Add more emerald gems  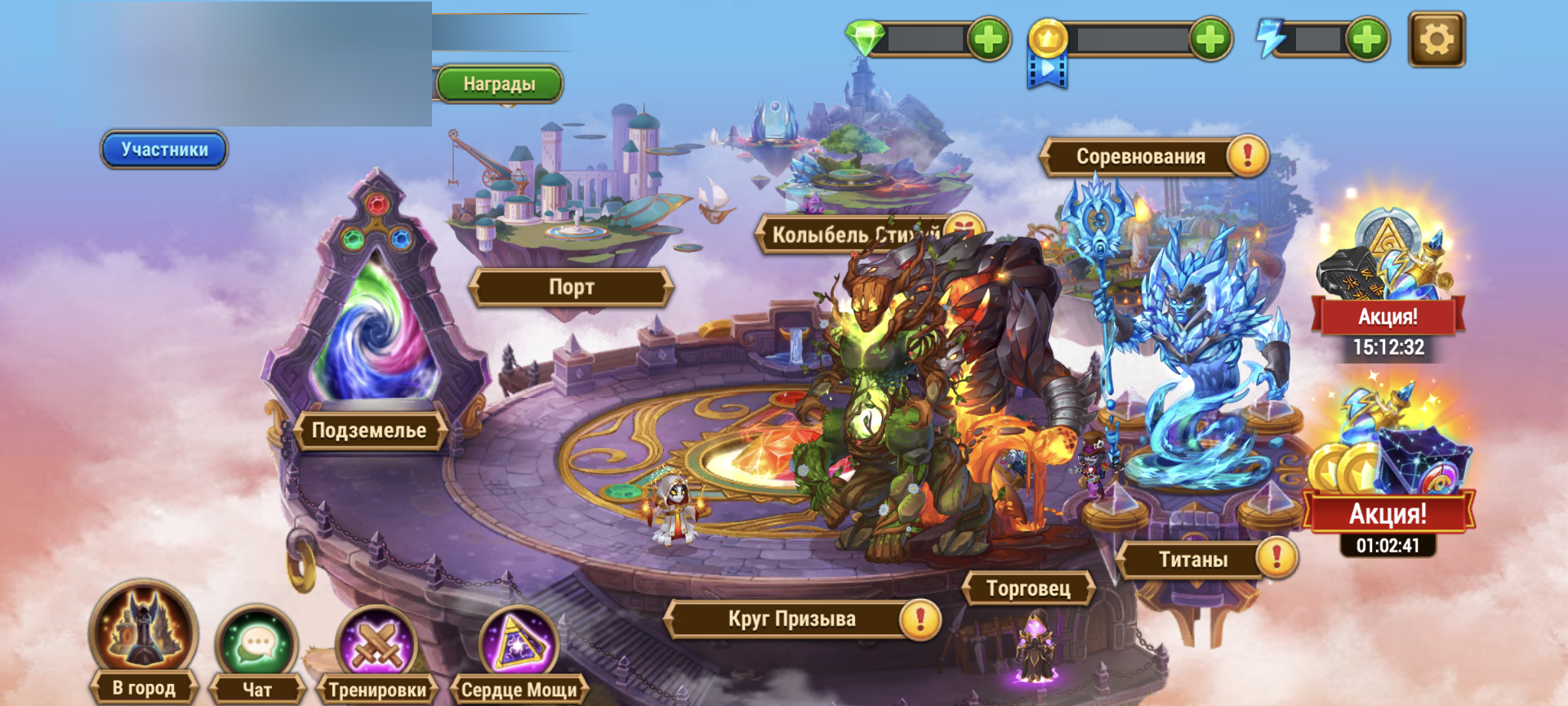[x=989, y=39]
